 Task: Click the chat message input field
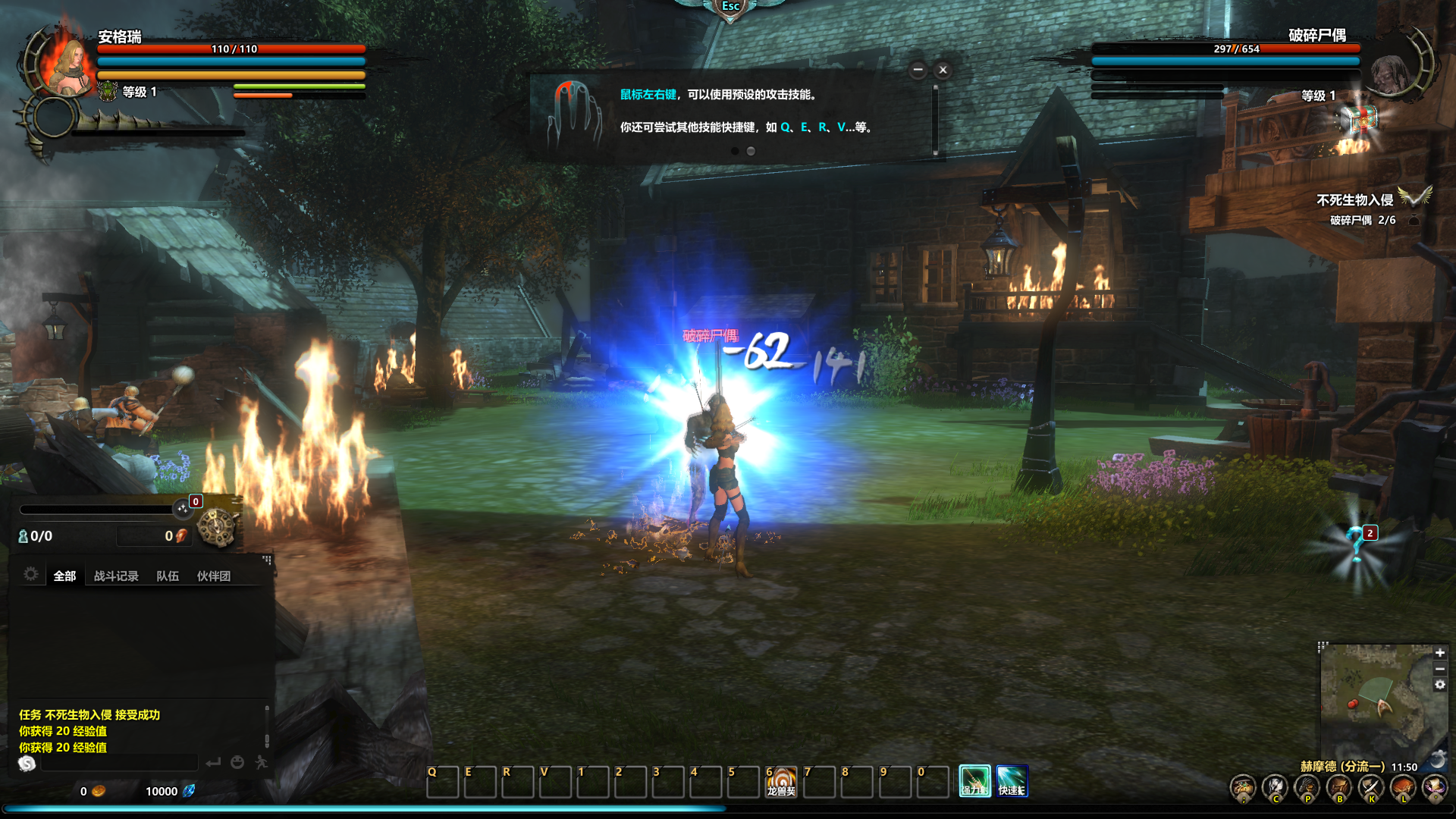pos(120,763)
